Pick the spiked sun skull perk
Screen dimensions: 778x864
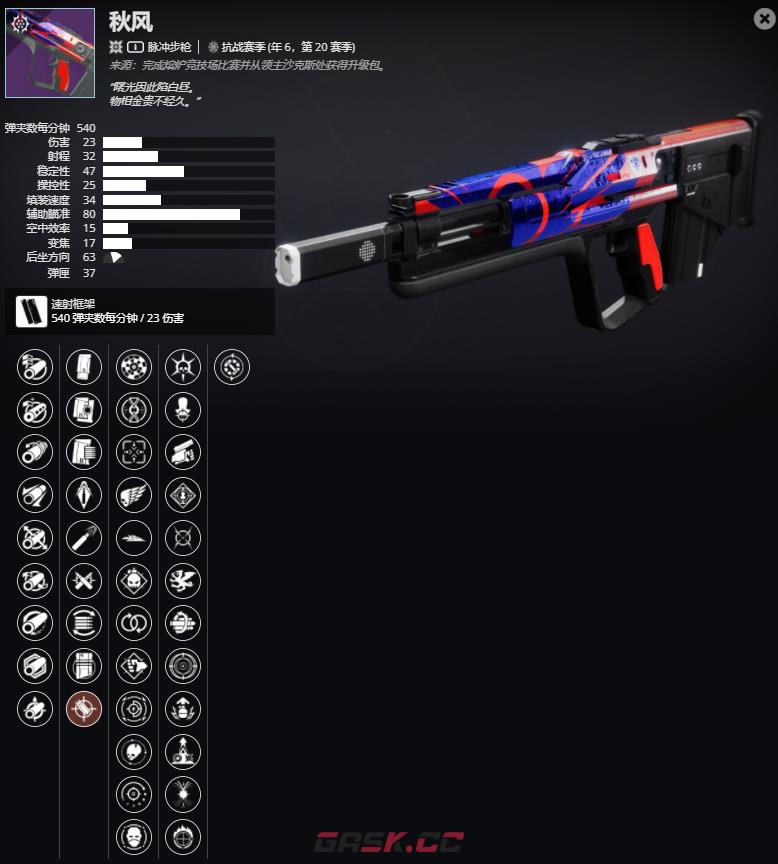click(182, 367)
